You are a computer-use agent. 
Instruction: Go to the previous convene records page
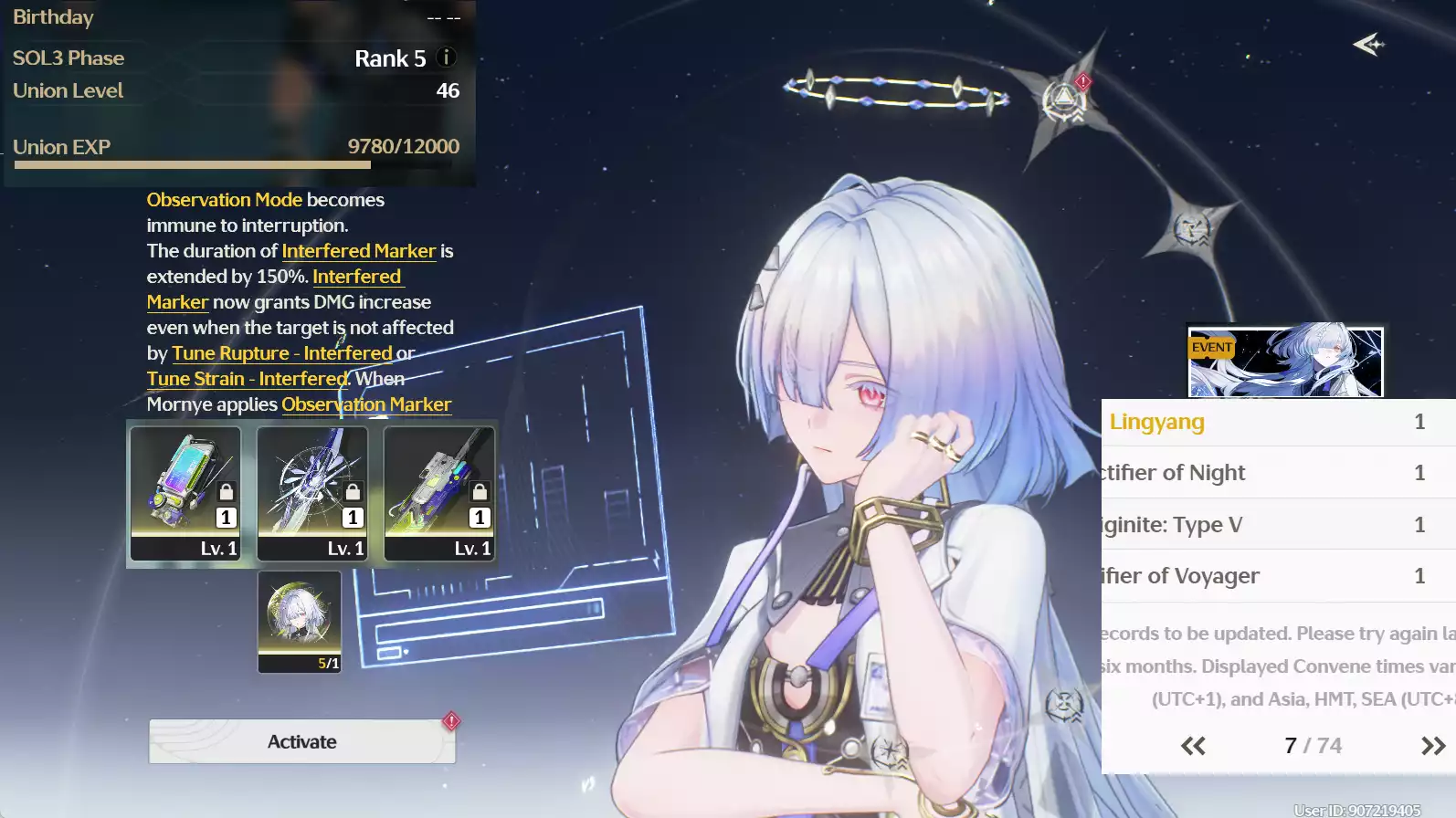[1193, 746]
